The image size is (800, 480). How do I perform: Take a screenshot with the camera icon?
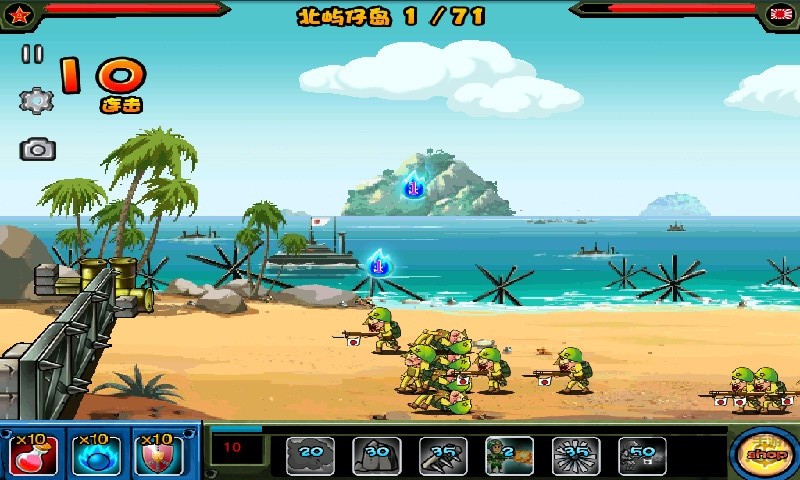(37, 150)
